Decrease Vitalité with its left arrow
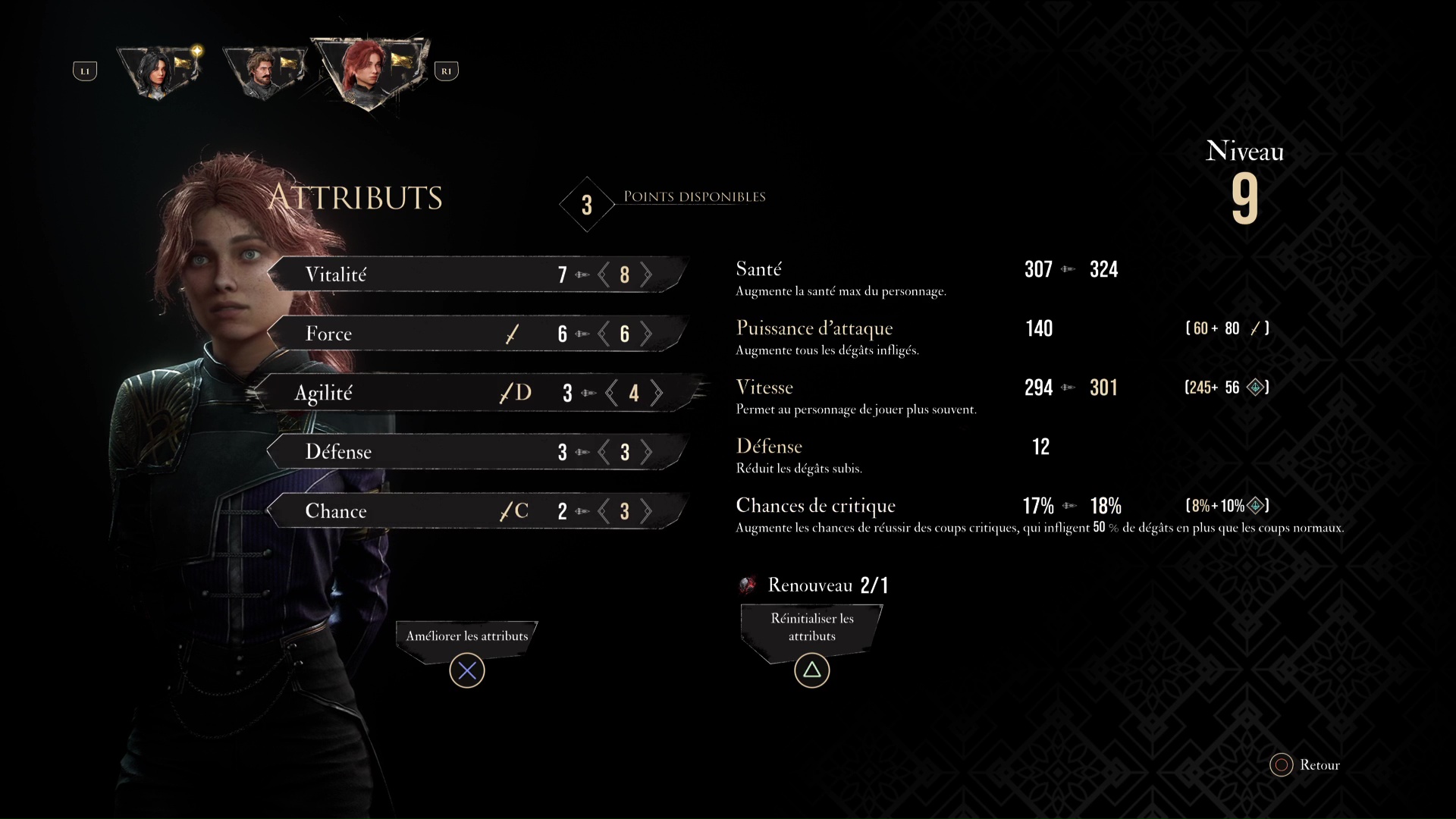 [604, 275]
